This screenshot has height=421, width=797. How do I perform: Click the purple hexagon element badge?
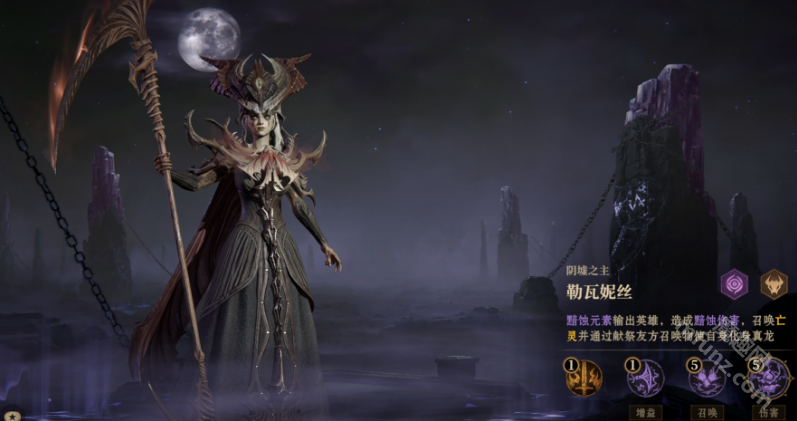pyautogui.click(x=736, y=284)
